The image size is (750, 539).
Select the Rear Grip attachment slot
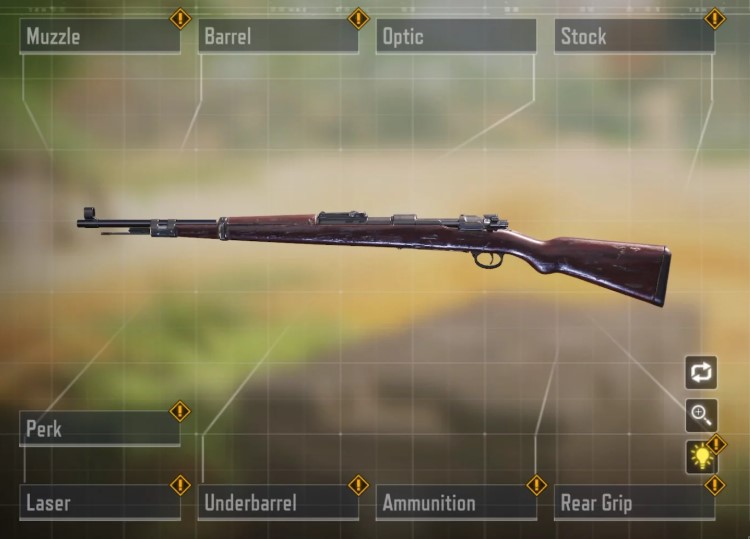[x=633, y=502]
